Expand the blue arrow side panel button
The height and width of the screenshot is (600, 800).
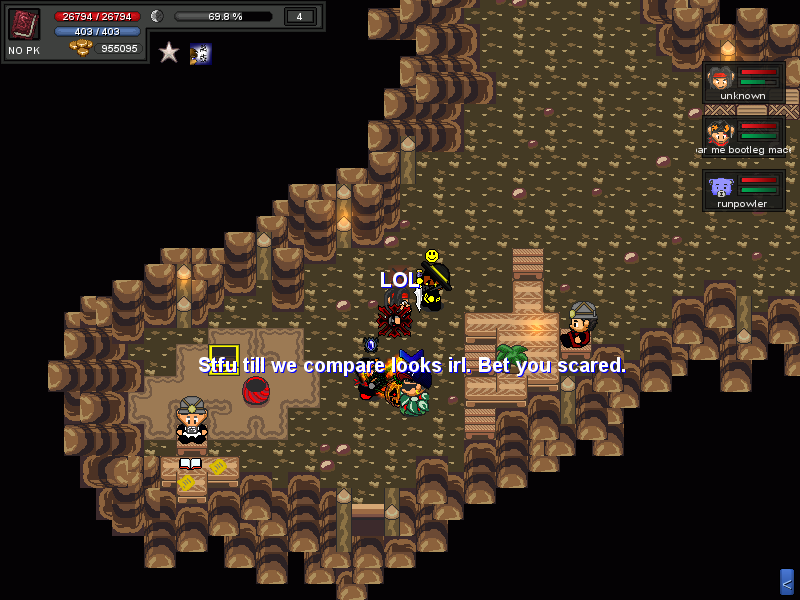[x=787, y=582]
